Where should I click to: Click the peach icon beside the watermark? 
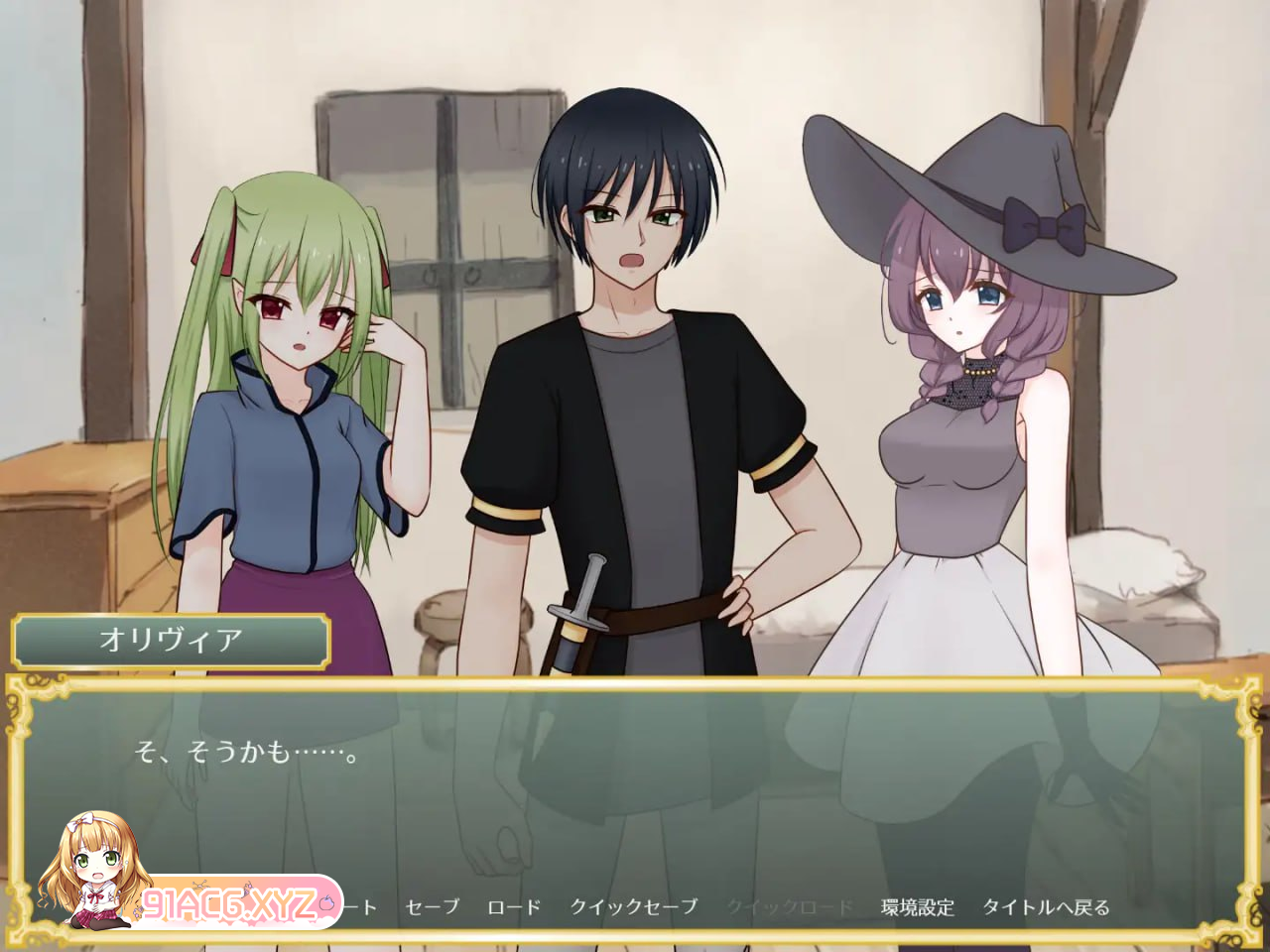[326, 900]
